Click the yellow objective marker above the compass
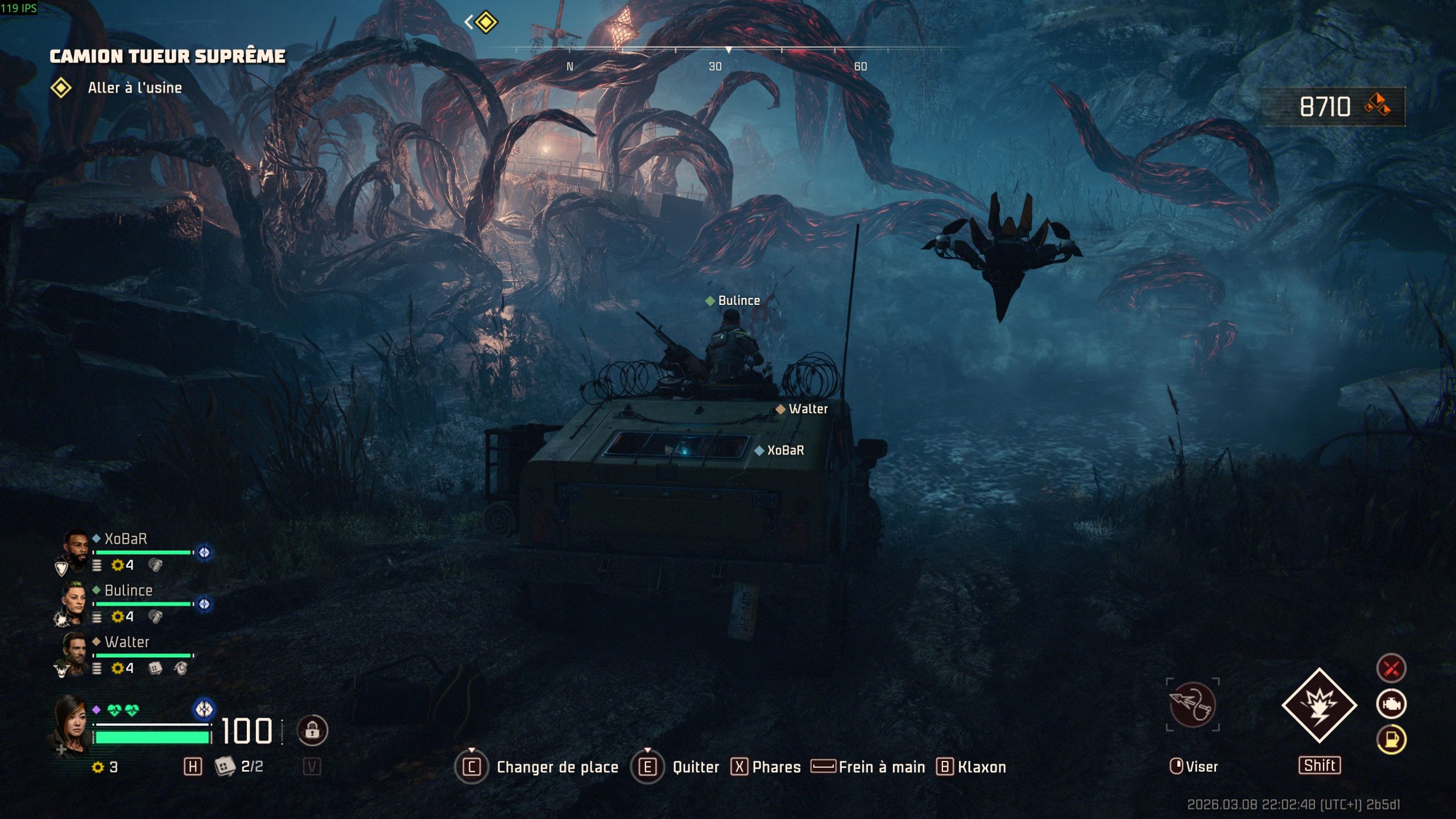Viewport: 1456px width, 819px height. (486, 23)
